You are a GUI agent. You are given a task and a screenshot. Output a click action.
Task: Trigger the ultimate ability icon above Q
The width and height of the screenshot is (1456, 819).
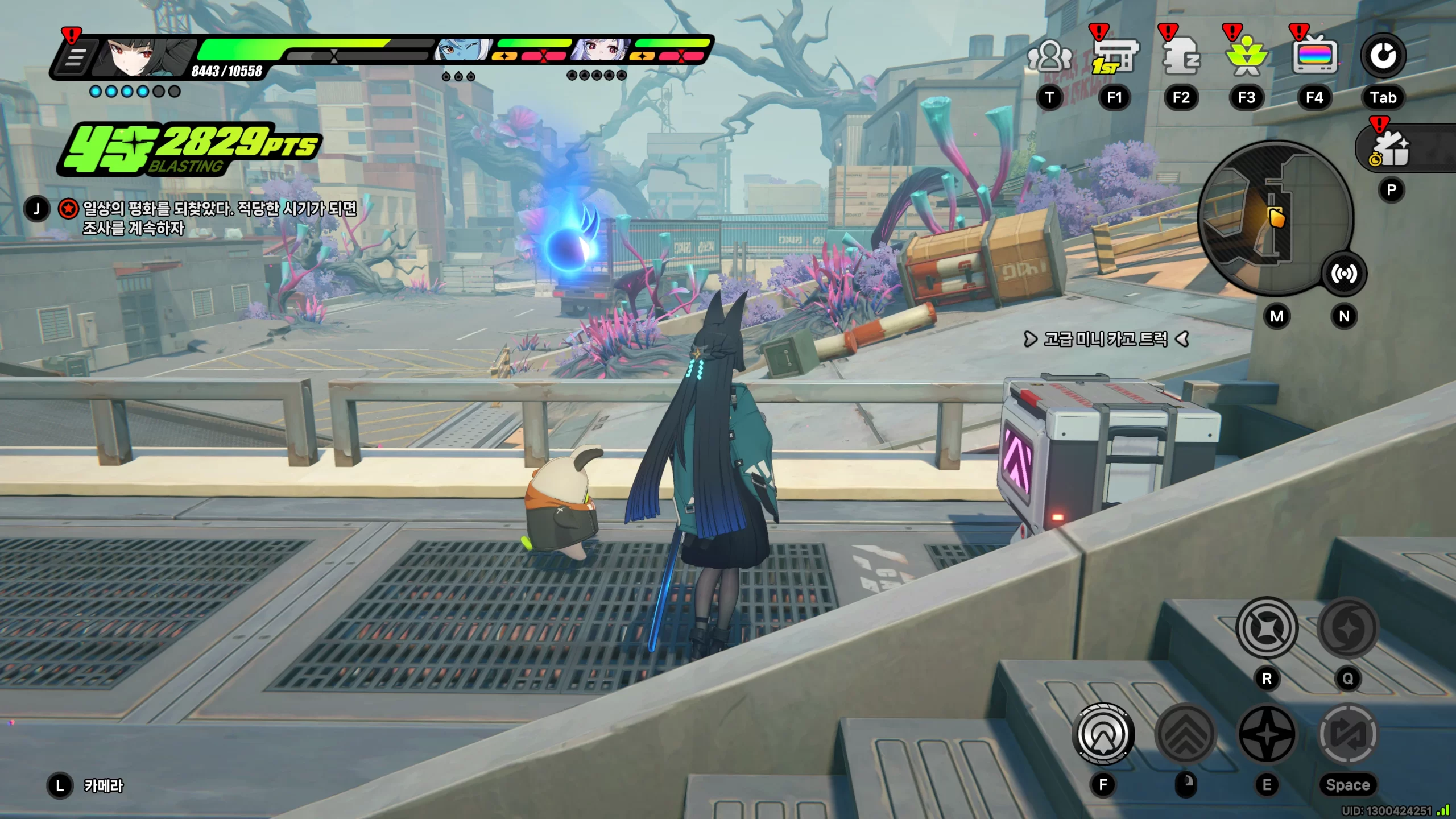coord(1348,628)
